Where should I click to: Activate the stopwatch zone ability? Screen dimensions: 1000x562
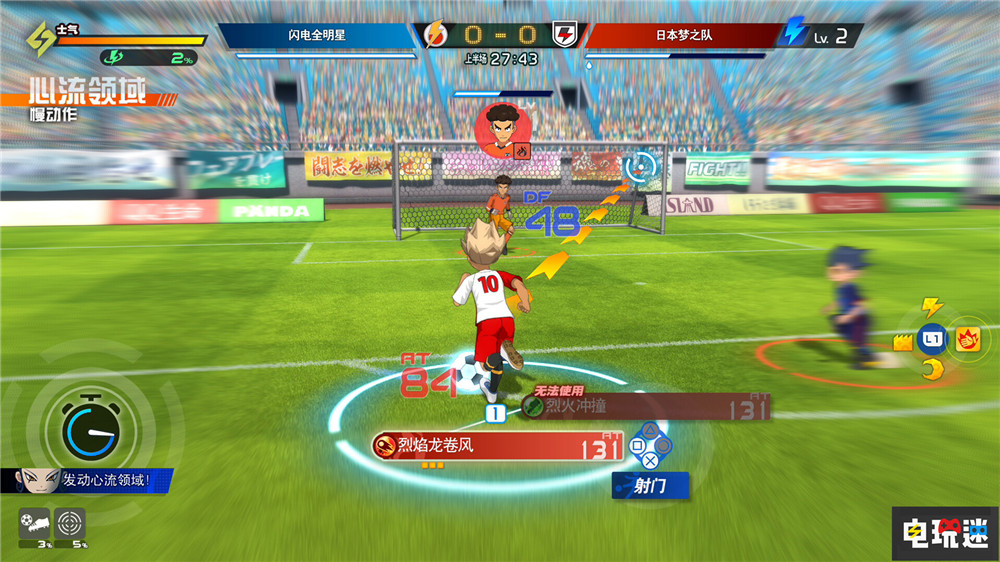[x=91, y=429]
